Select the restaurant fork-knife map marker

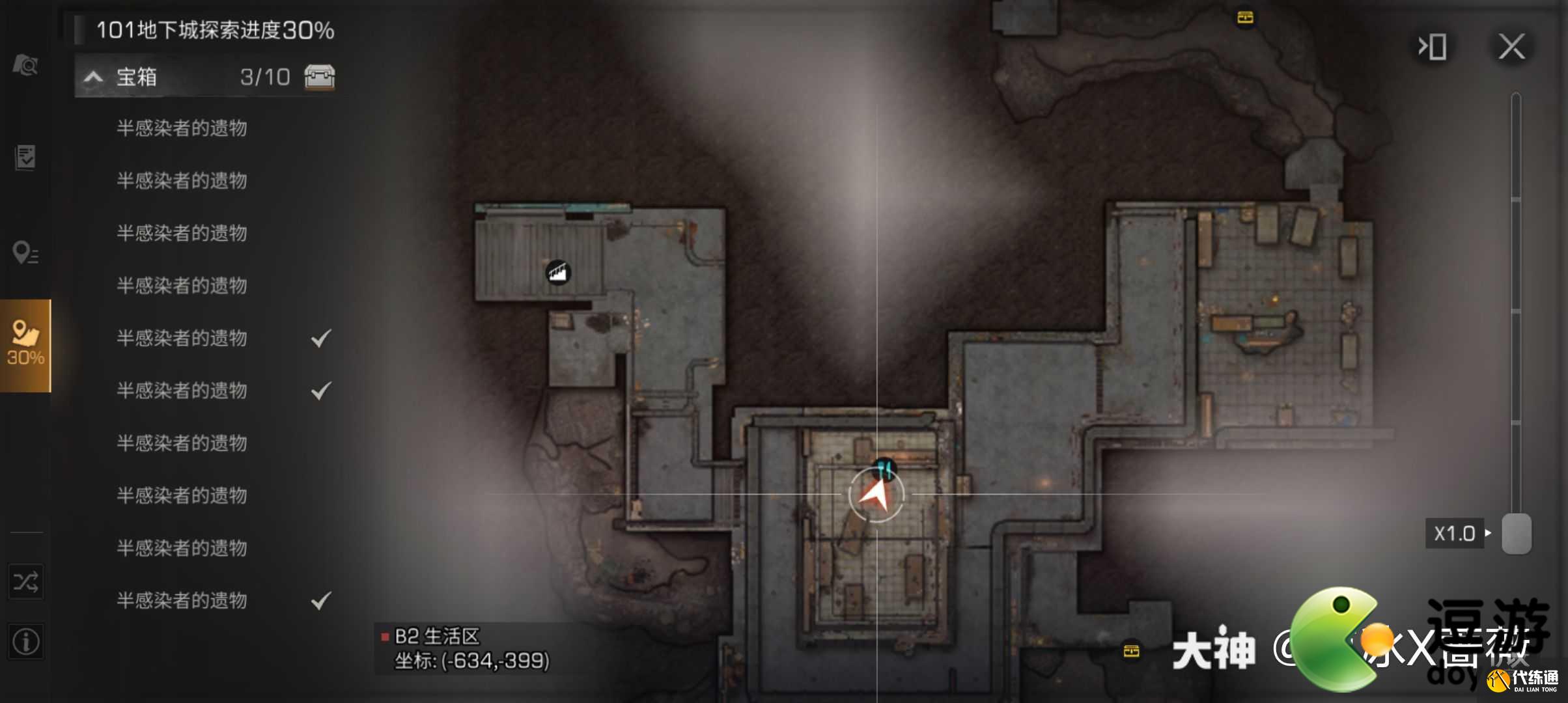point(884,468)
